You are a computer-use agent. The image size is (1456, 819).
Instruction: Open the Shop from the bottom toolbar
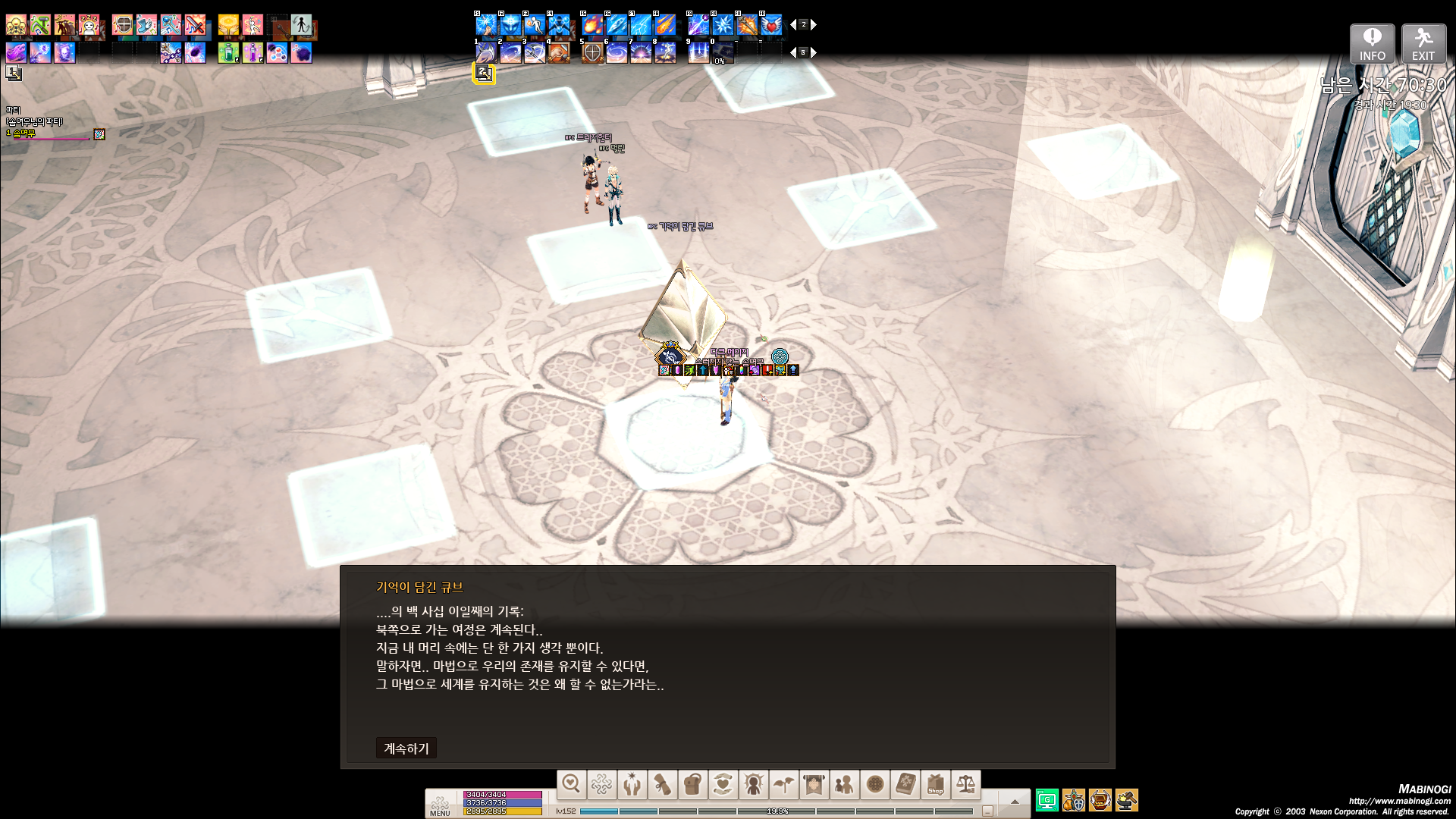pyautogui.click(x=936, y=785)
